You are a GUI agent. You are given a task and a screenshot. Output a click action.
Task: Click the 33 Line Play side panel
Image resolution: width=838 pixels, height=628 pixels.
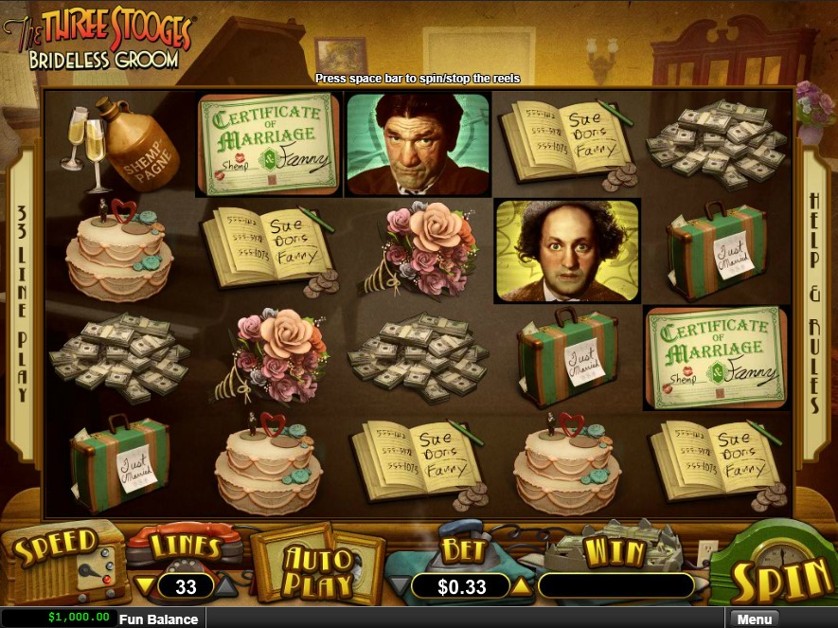pyautogui.click(x=22, y=300)
